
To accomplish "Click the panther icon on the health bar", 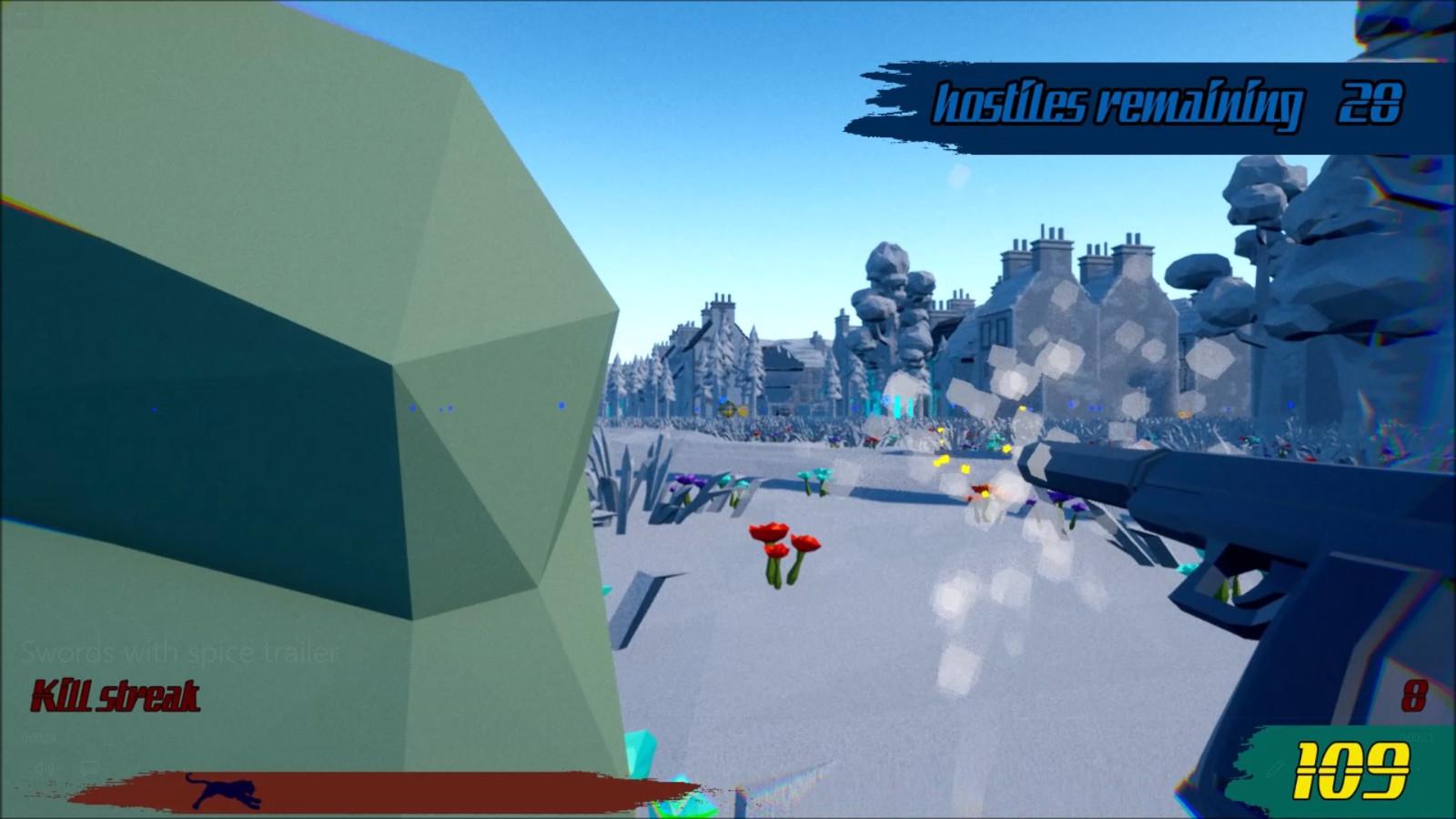I will click(223, 790).
